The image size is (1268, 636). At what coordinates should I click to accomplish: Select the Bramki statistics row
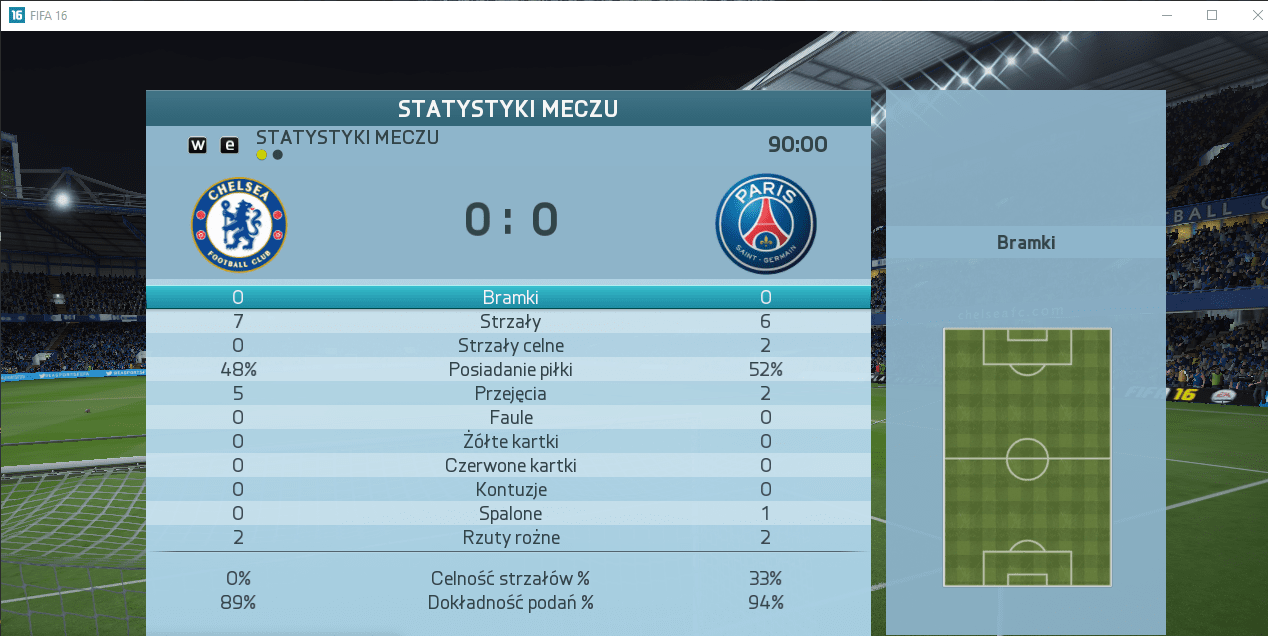[x=510, y=297]
